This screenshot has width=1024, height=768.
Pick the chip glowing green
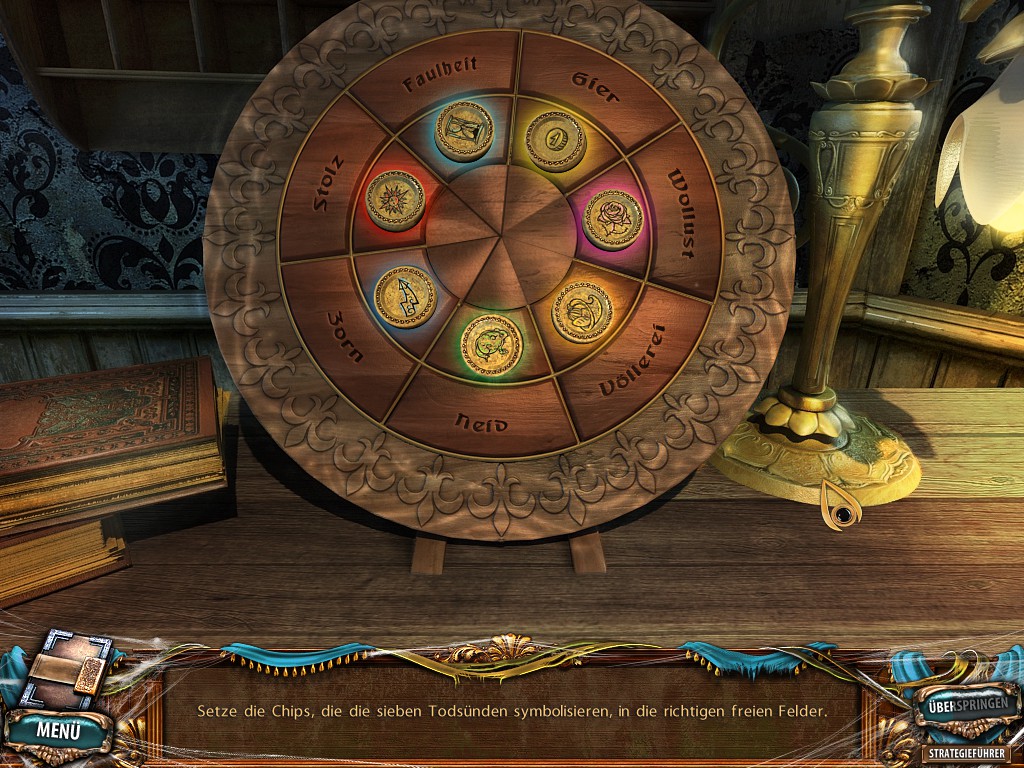[x=491, y=345]
